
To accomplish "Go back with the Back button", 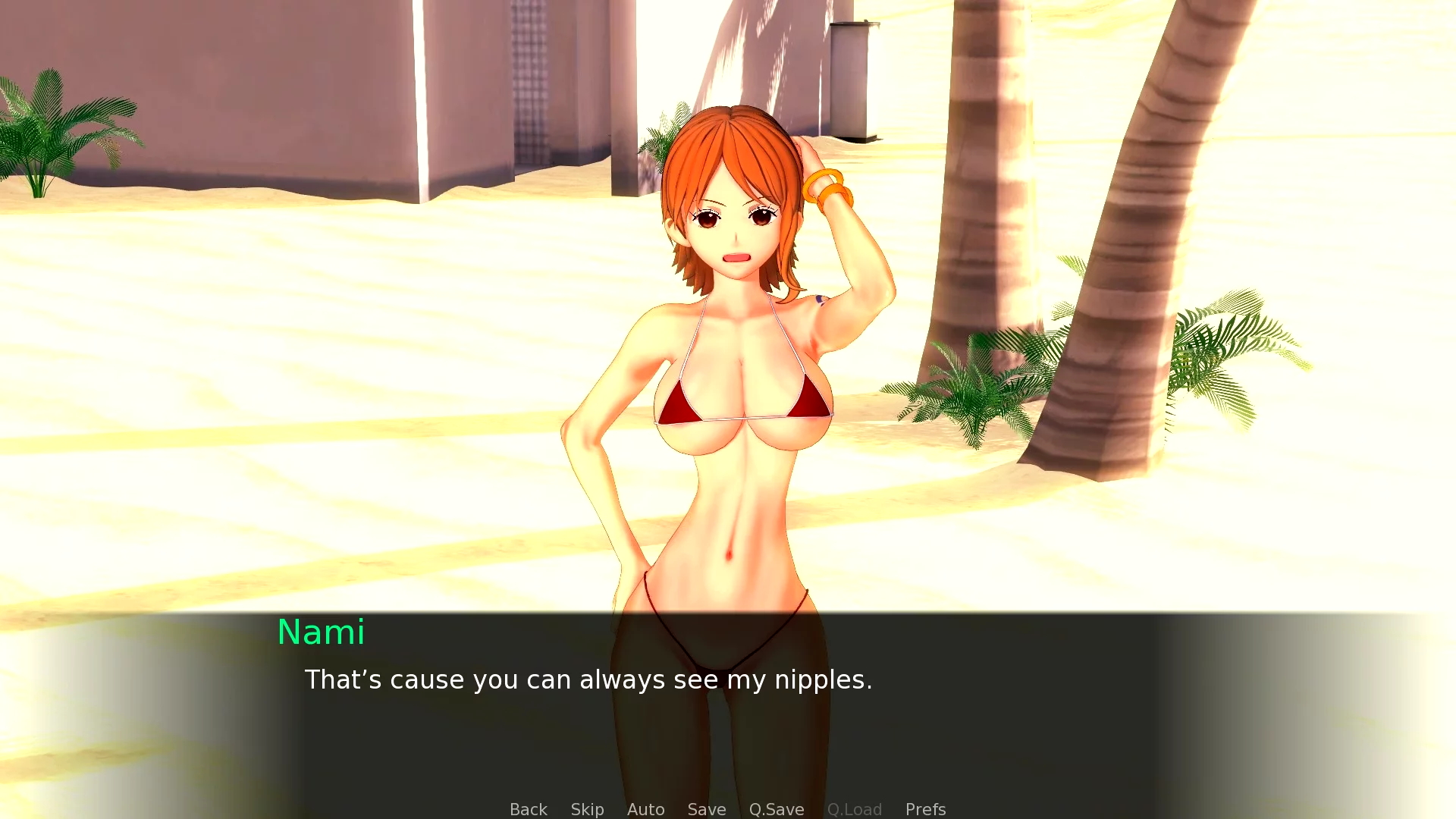I will (x=528, y=809).
